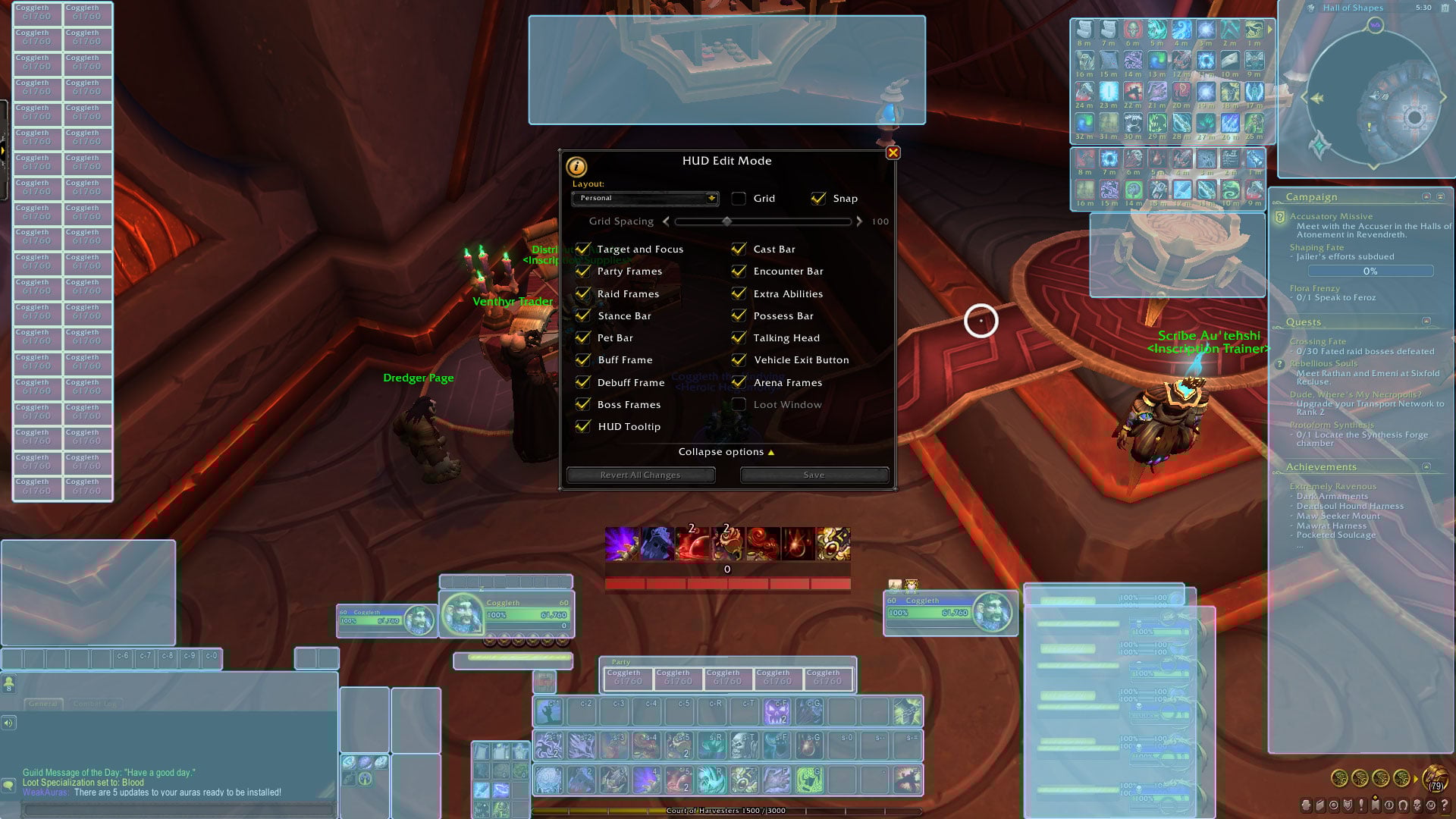
Task: Increase Grid Spacing with the right arrow
Action: click(859, 222)
